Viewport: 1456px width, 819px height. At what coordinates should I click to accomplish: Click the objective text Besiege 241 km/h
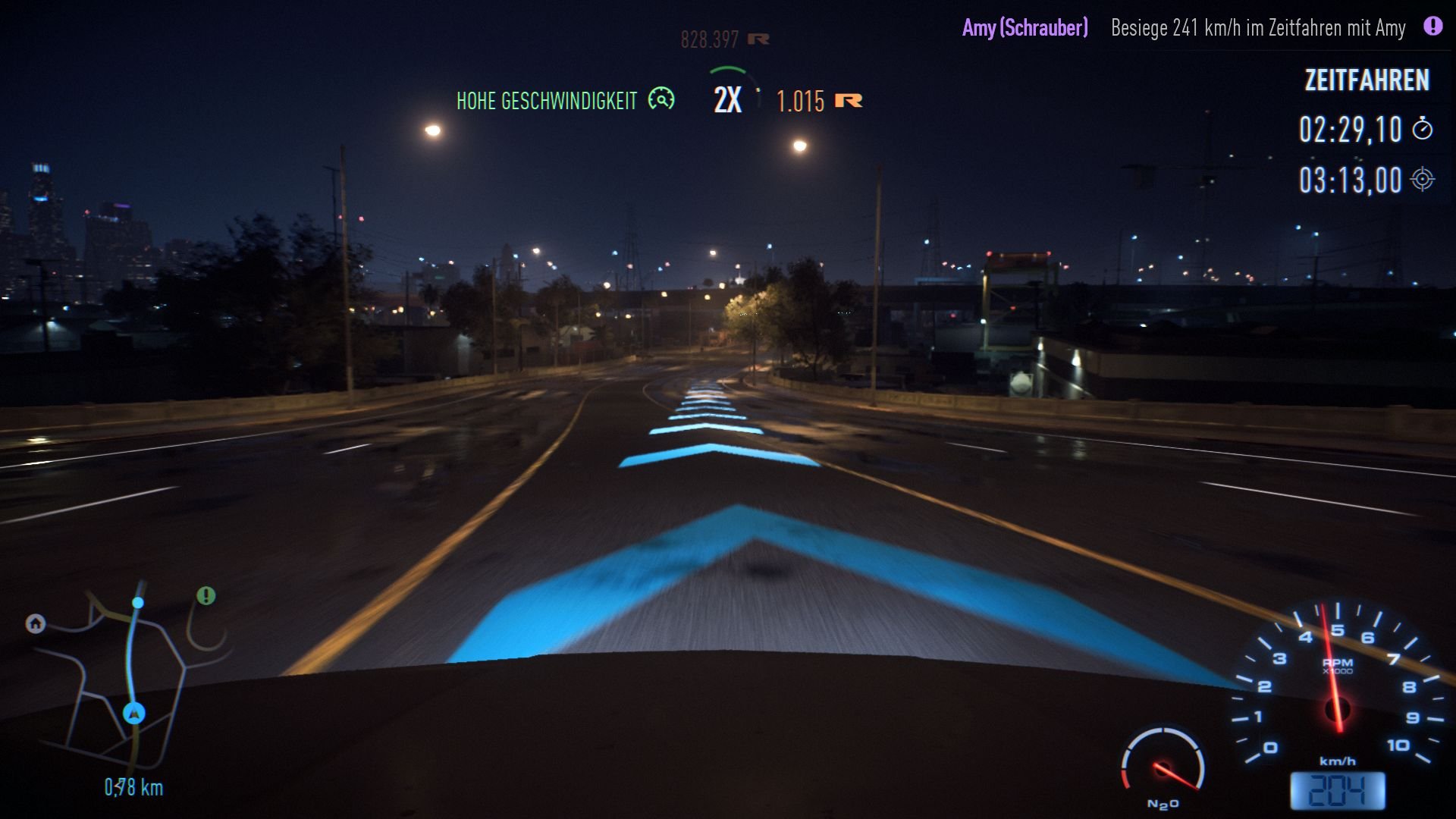(1257, 28)
